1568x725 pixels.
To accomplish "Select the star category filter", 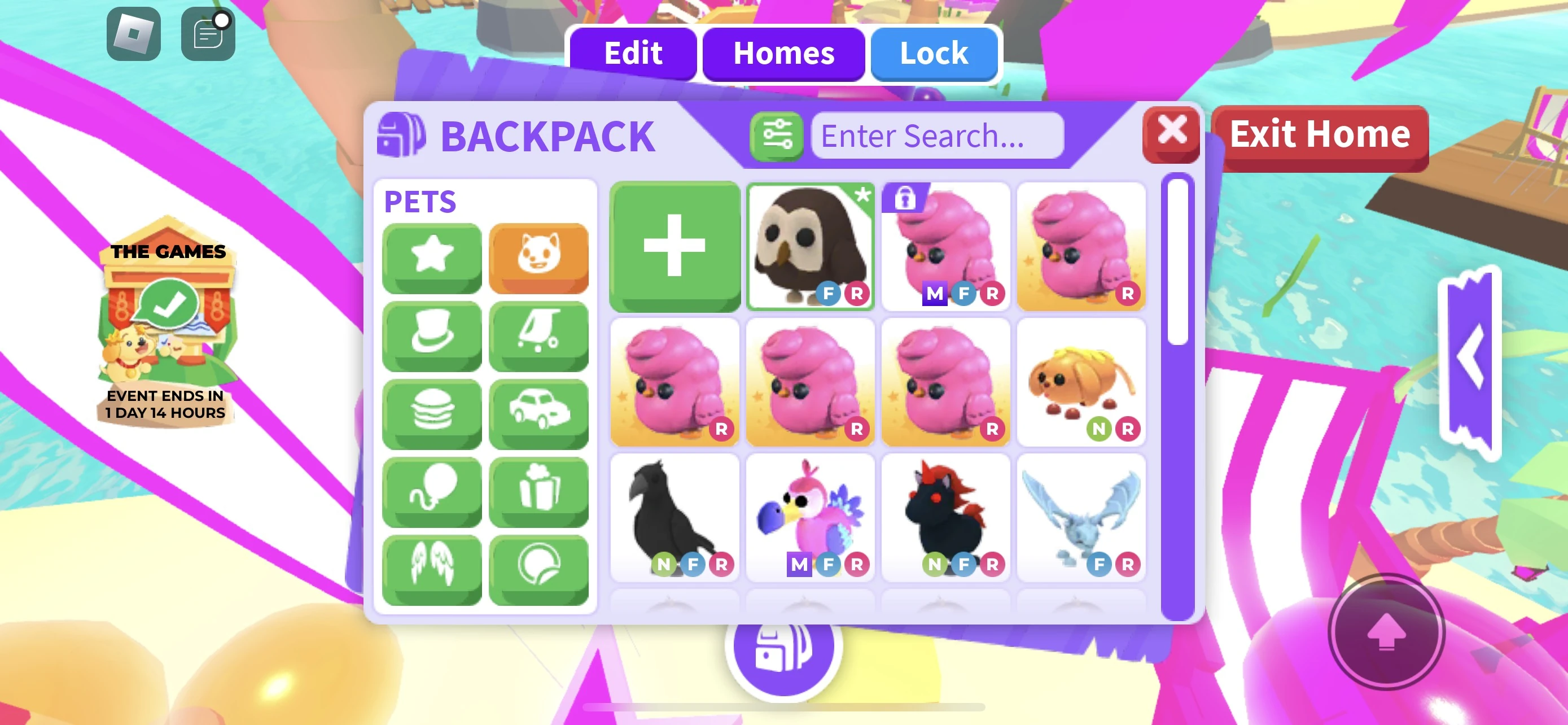I will click(432, 257).
